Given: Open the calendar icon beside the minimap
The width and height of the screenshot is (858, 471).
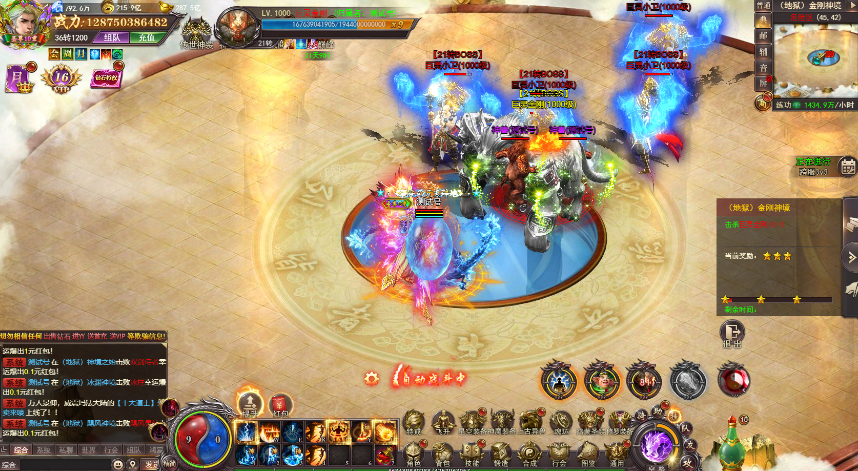Looking at the screenshot, I should point(848,166).
